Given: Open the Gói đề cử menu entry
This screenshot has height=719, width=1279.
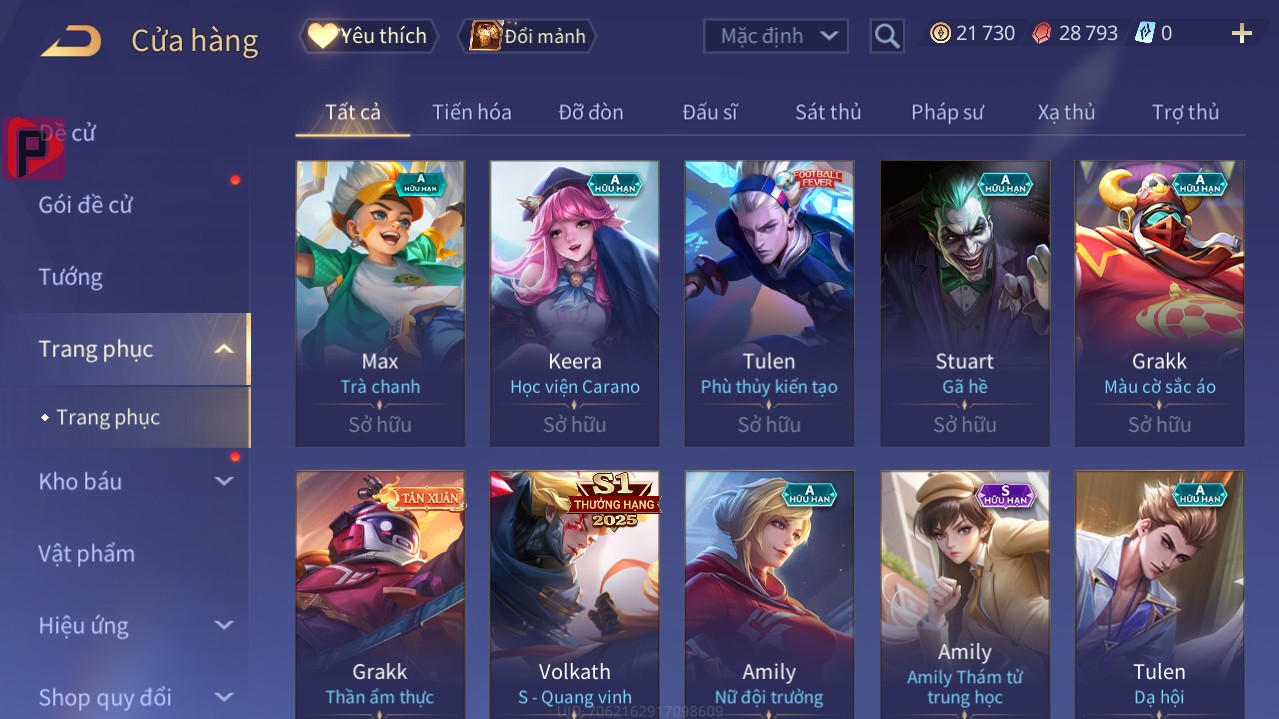Looking at the screenshot, I should pyautogui.click(x=85, y=205).
